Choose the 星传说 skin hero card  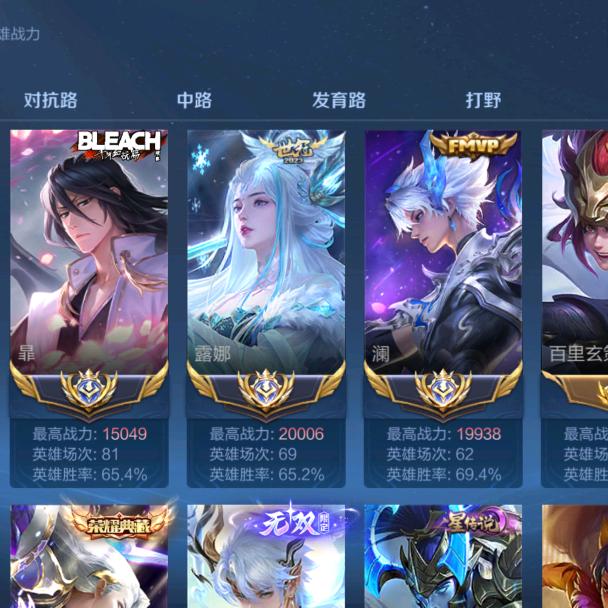pyautogui.click(x=443, y=556)
